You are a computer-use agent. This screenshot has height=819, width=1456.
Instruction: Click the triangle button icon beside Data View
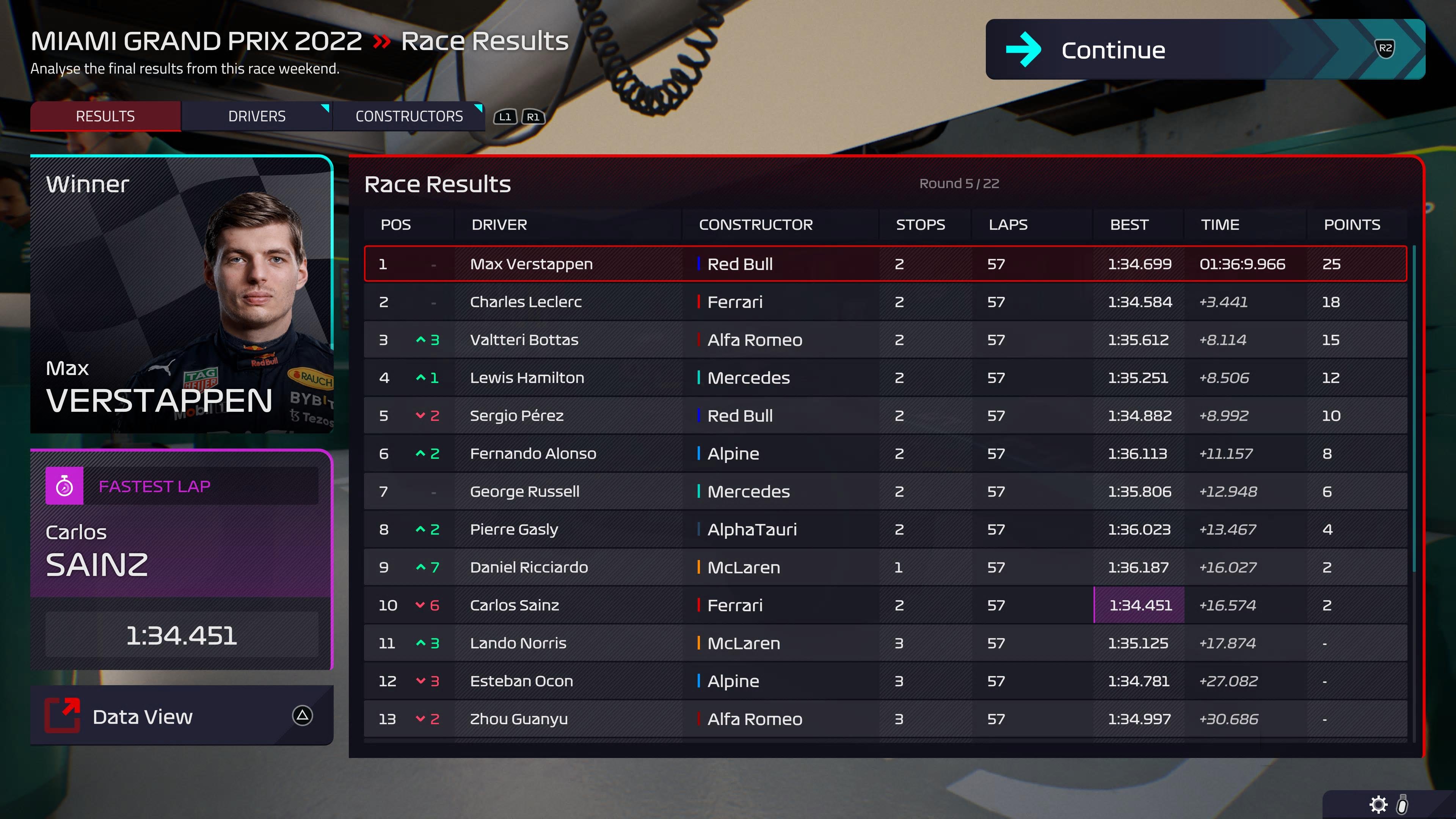(303, 716)
